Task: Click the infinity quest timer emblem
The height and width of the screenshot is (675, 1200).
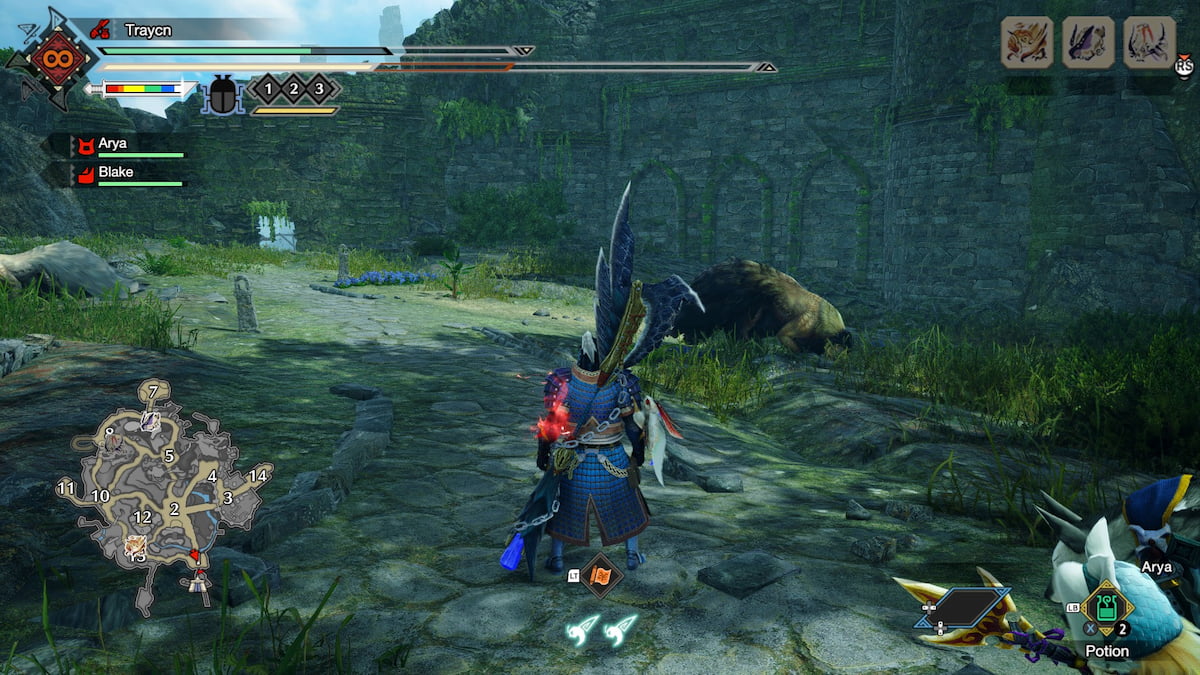Action: point(48,58)
